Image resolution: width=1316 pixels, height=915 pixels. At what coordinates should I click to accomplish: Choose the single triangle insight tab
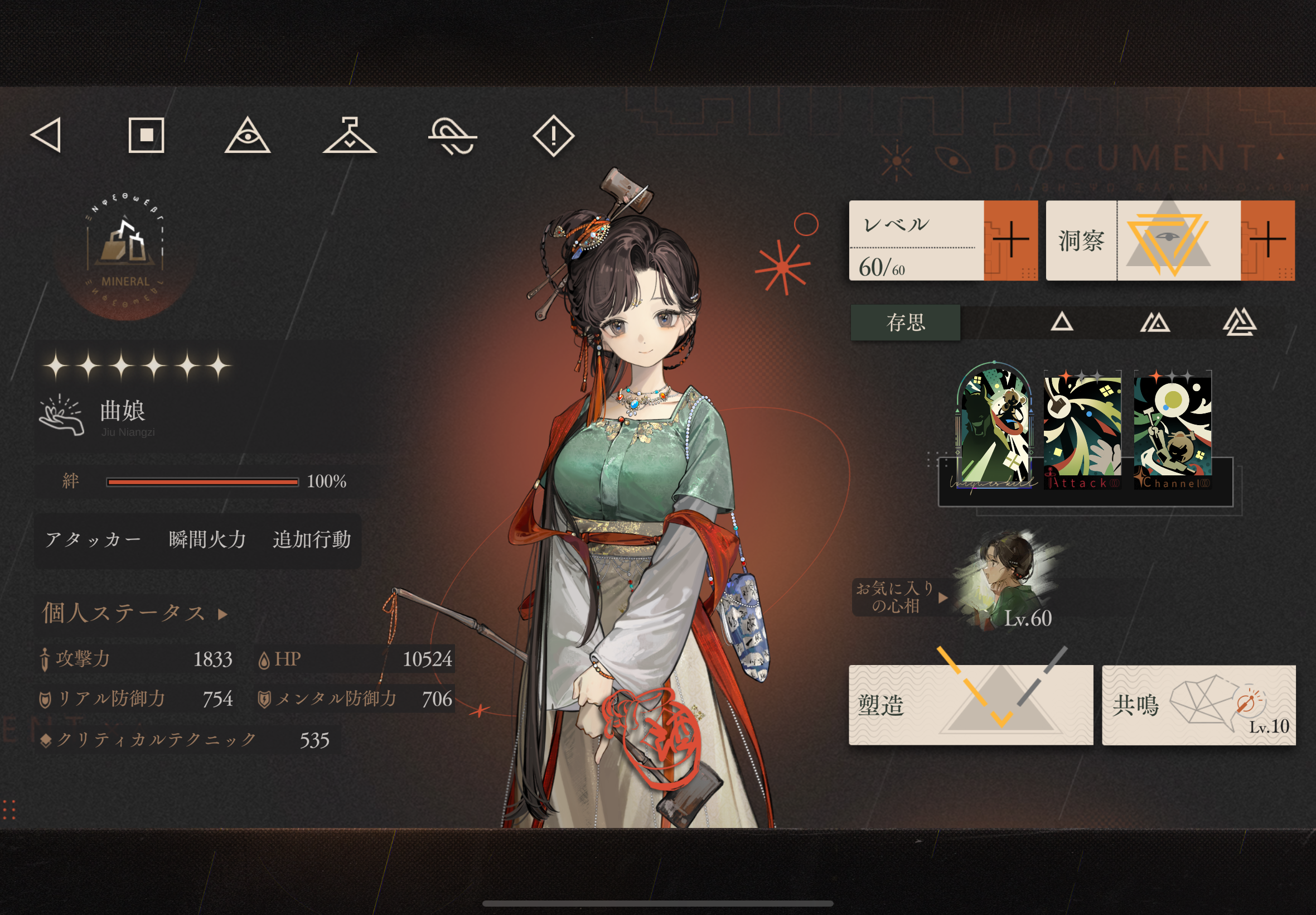[1061, 322]
